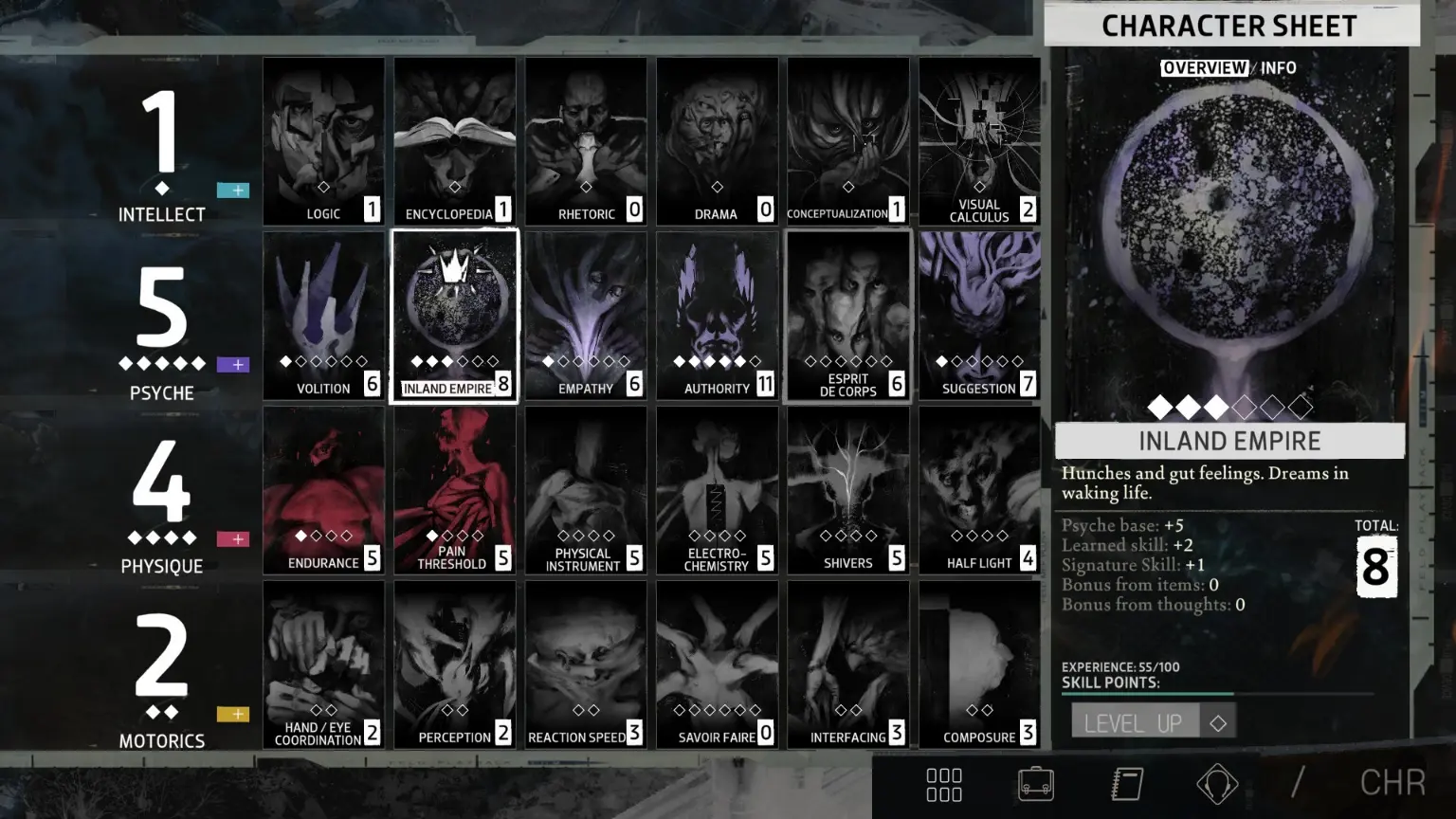This screenshot has height=819, width=1456.
Task: Add a point to Intellect attribute
Action: pos(233,191)
